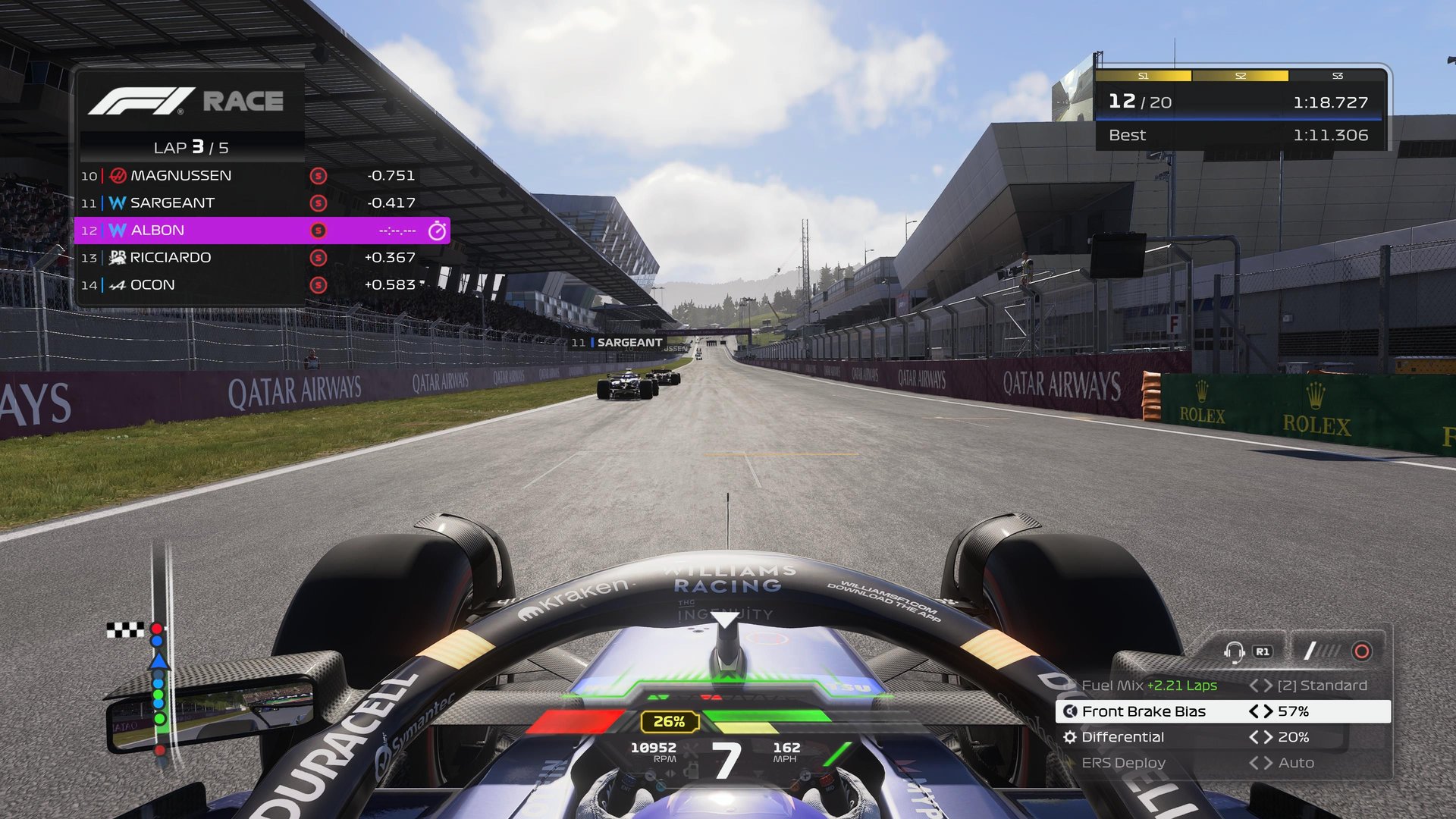Toggle Fuel Mix to a richer setting

[x=1269, y=685]
